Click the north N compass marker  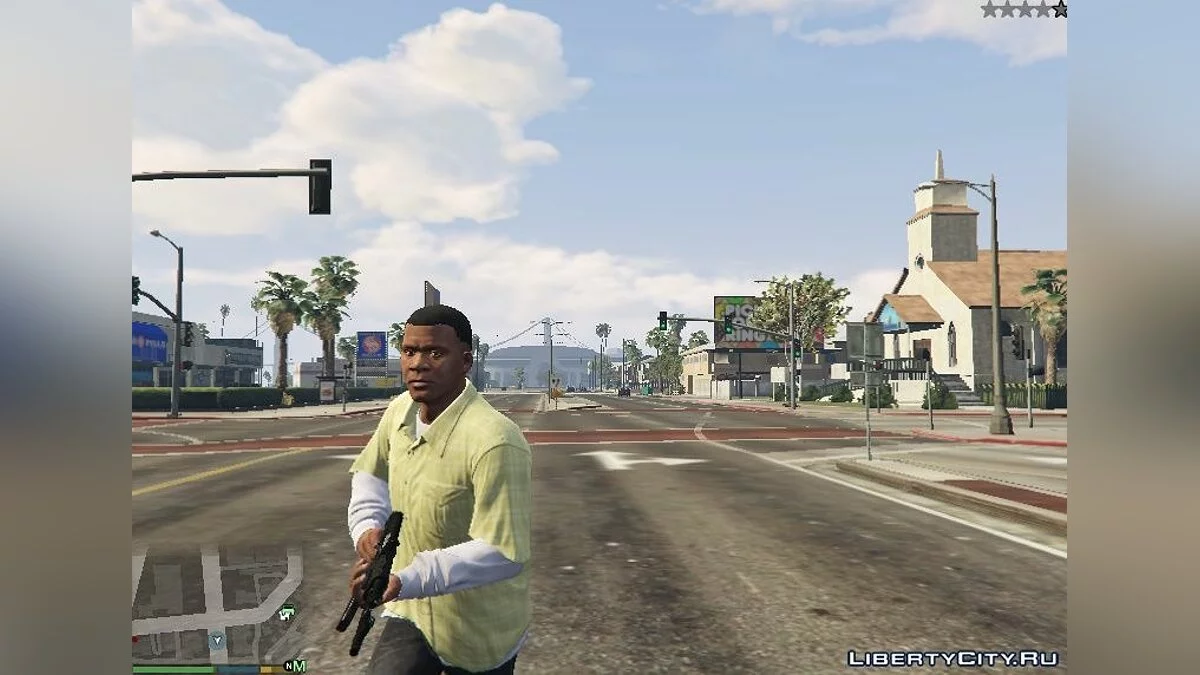[288, 666]
